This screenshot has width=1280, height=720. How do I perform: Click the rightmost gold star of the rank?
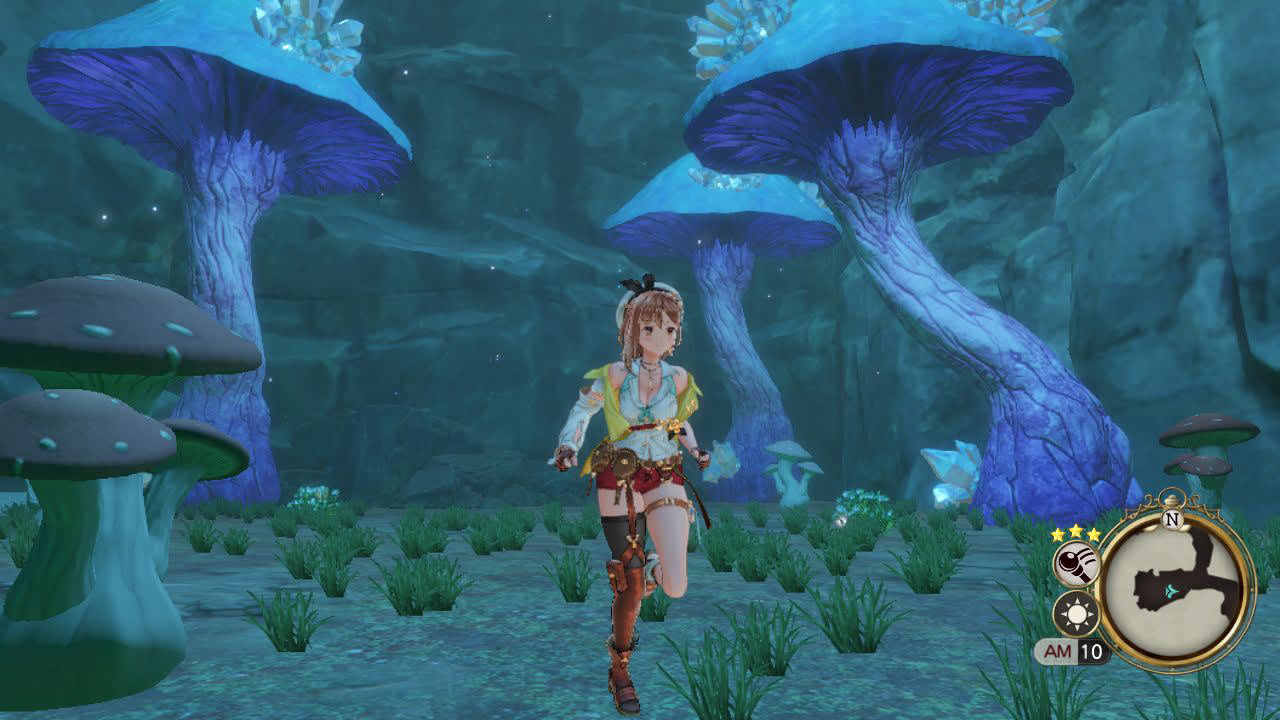coord(1093,534)
